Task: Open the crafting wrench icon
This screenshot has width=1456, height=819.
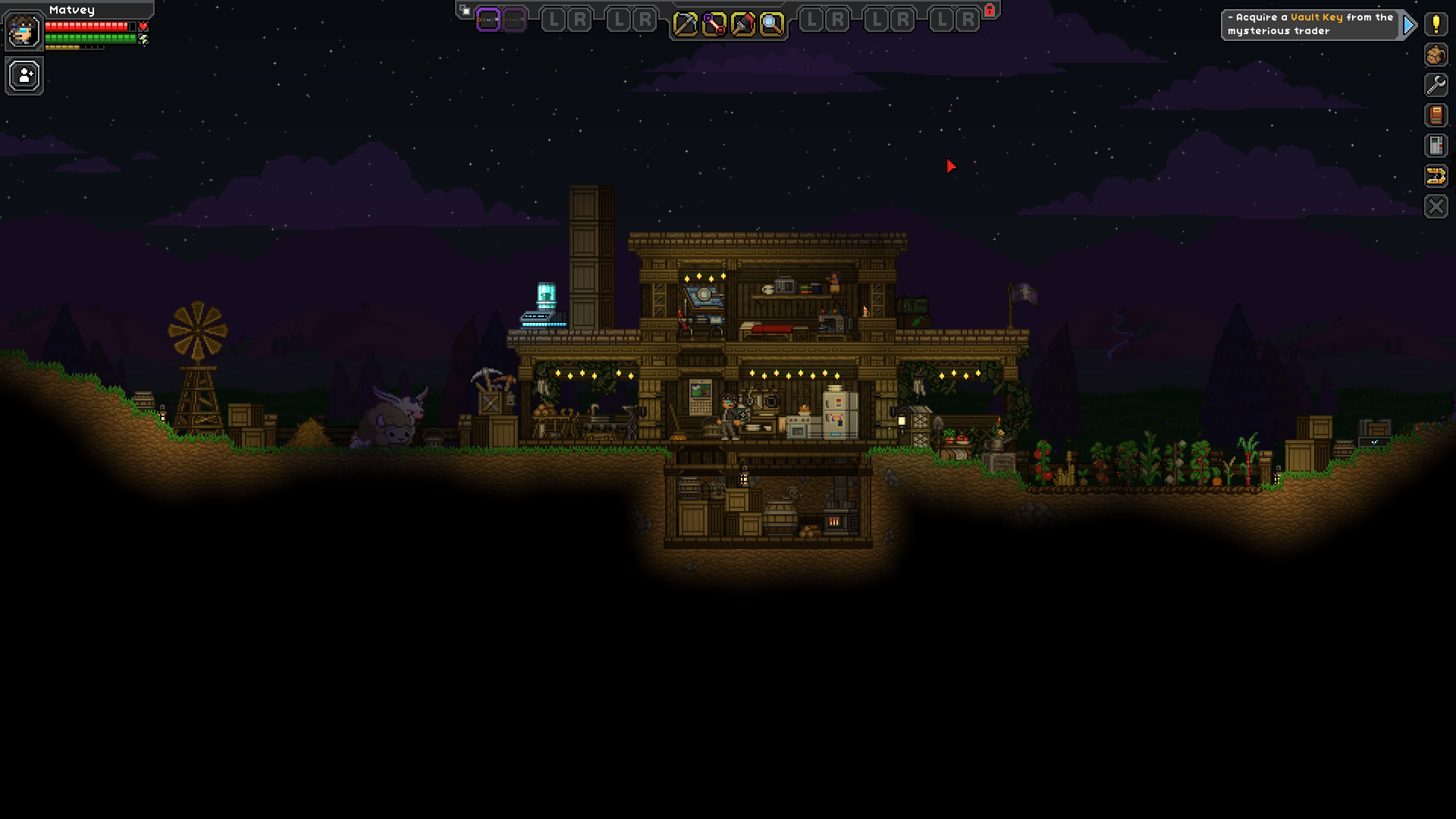Action: tap(1438, 85)
